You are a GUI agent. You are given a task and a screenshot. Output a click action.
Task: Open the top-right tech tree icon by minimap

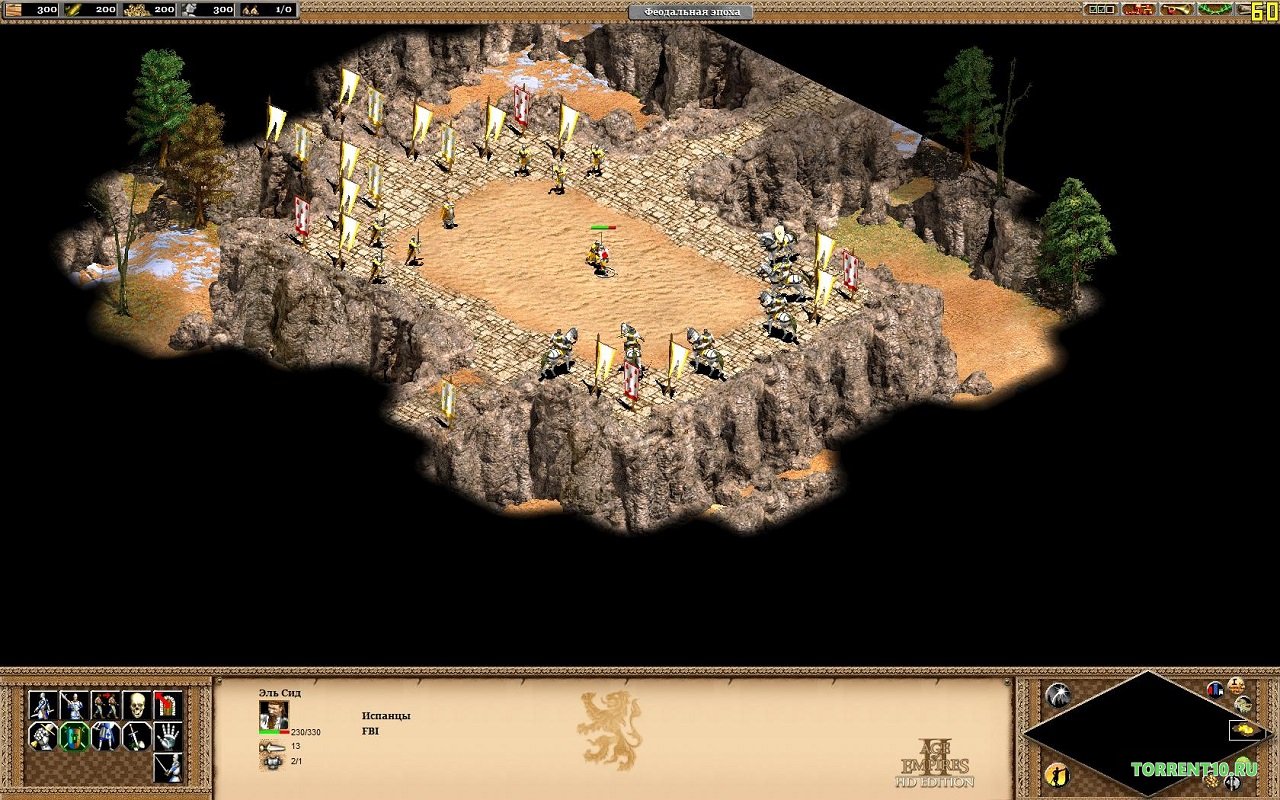click(1236, 685)
